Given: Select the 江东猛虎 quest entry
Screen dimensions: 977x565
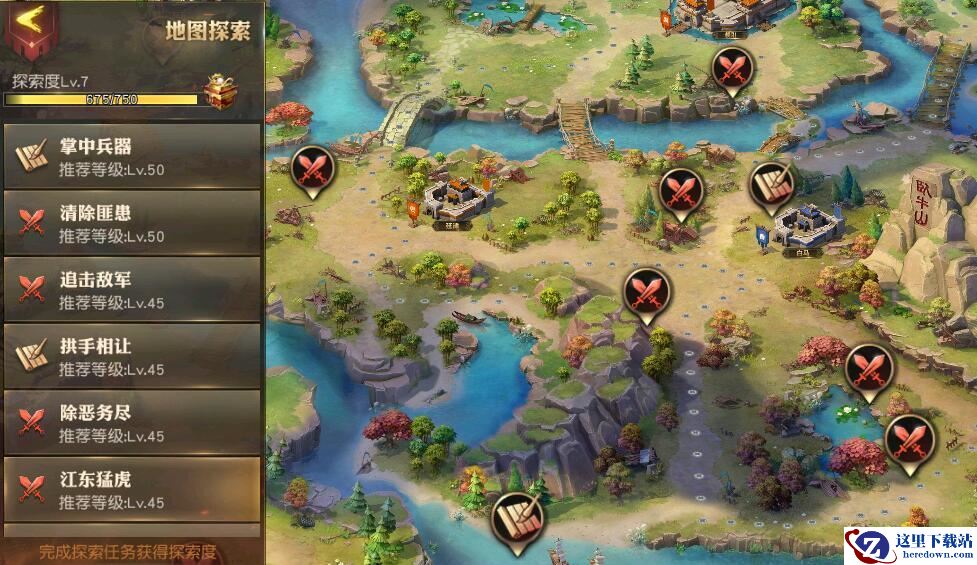Looking at the screenshot, I should [x=132, y=489].
